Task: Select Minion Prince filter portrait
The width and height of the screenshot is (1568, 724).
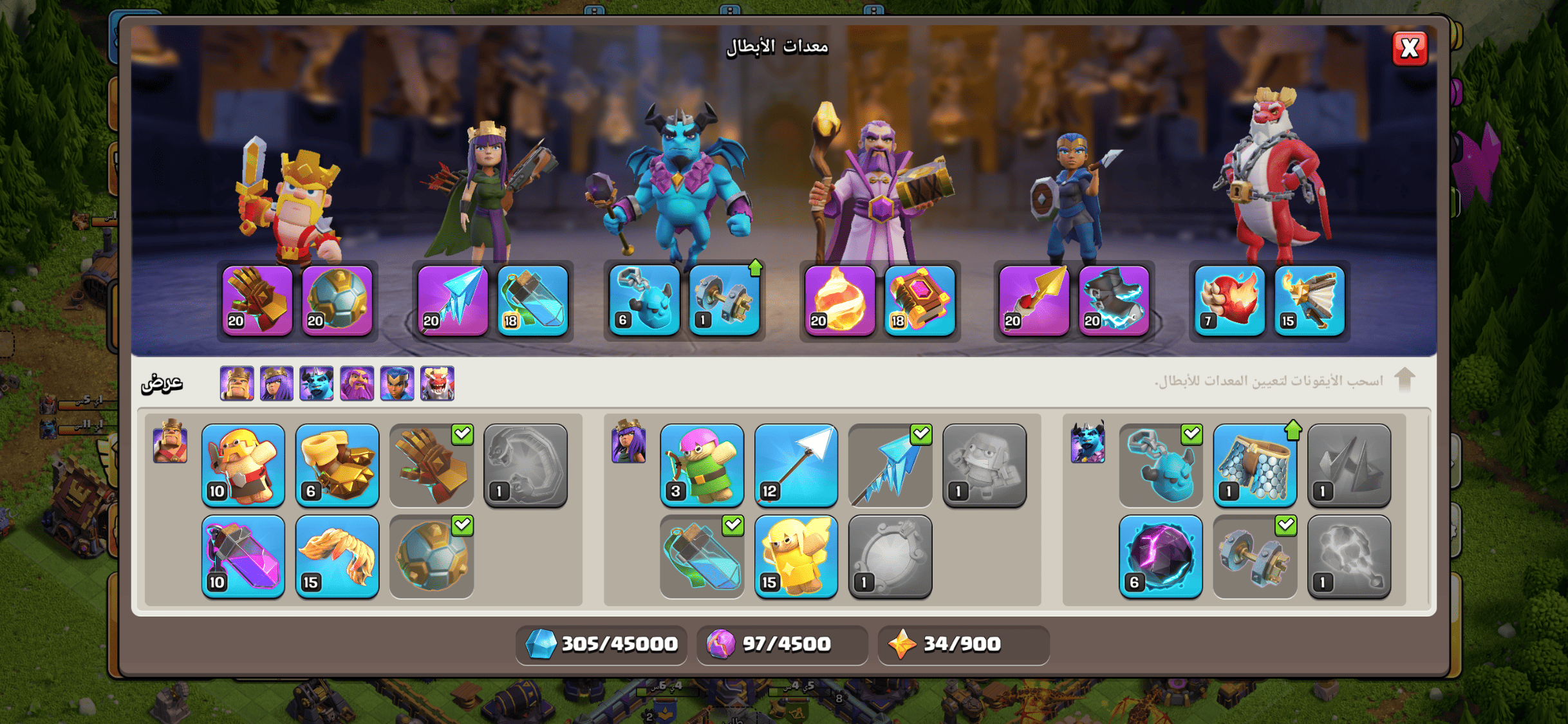Action: pyautogui.click(x=317, y=384)
